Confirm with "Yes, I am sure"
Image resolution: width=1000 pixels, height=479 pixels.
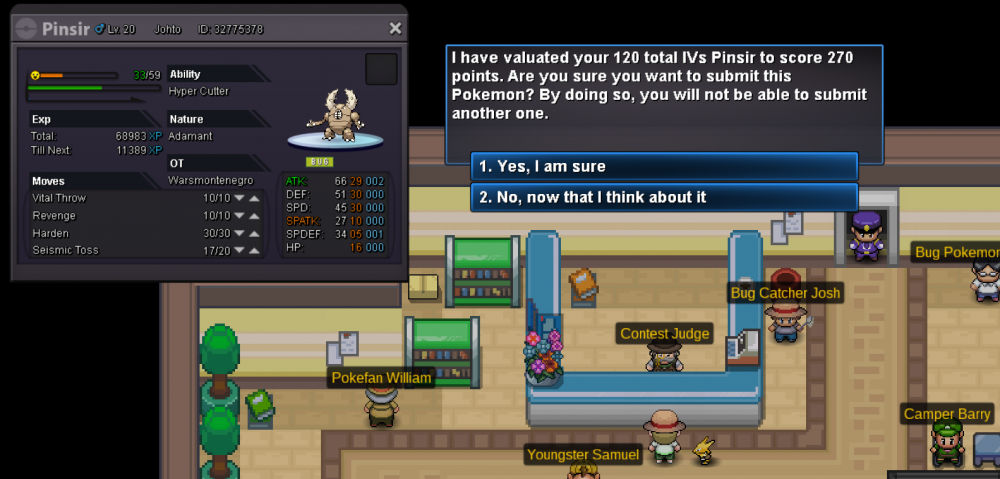tap(664, 166)
